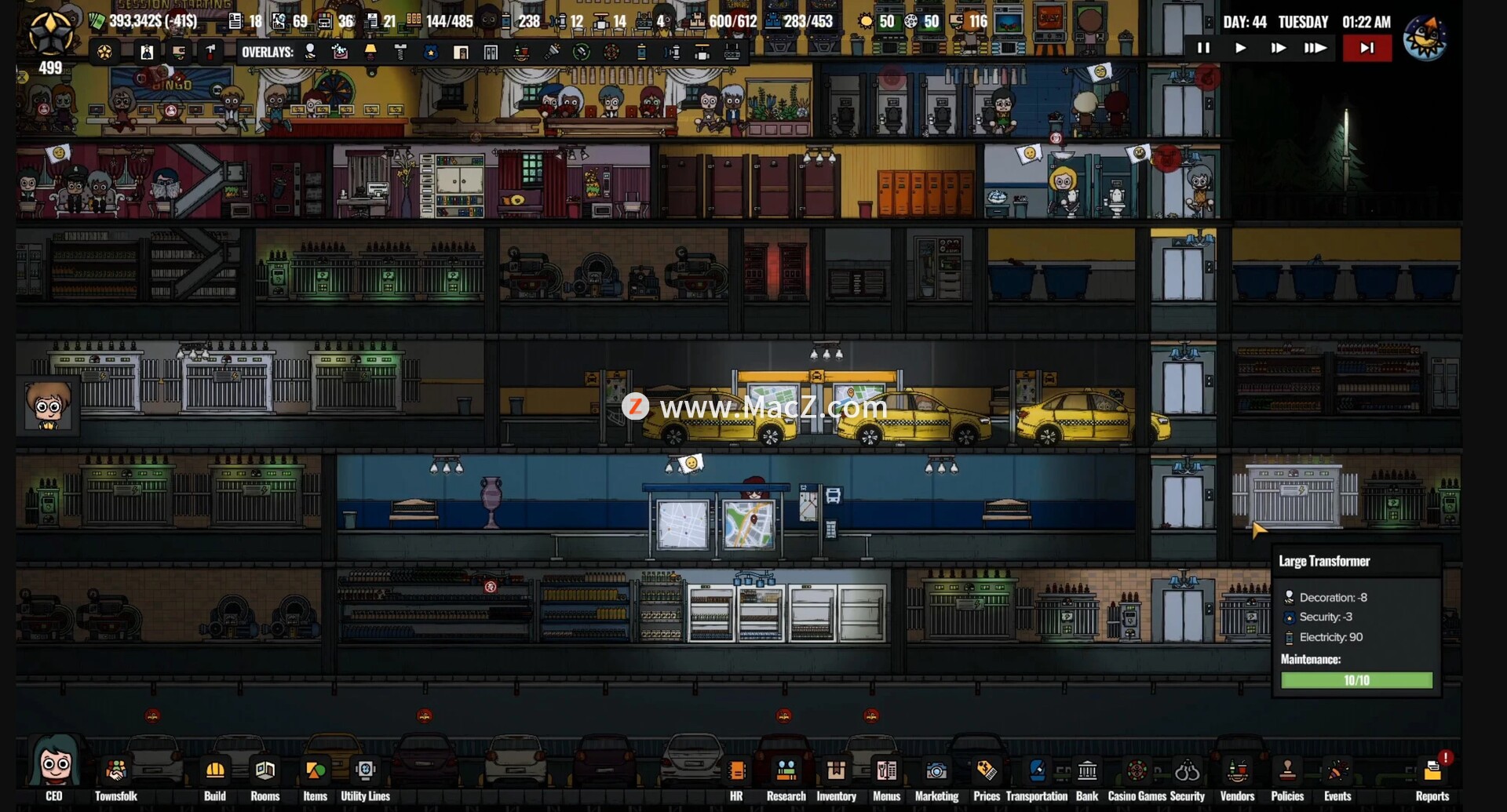
Task: Open the Vendors menu
Action: coord(1238,772)
